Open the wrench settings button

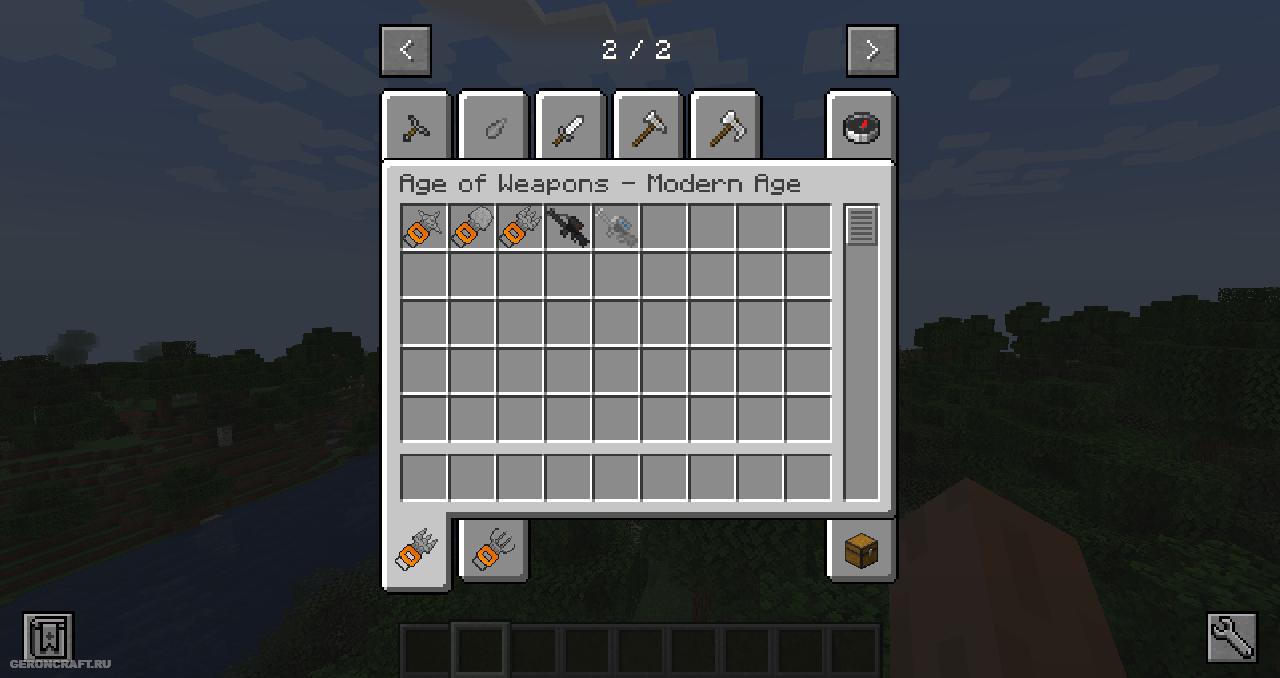click(1232, 637)
